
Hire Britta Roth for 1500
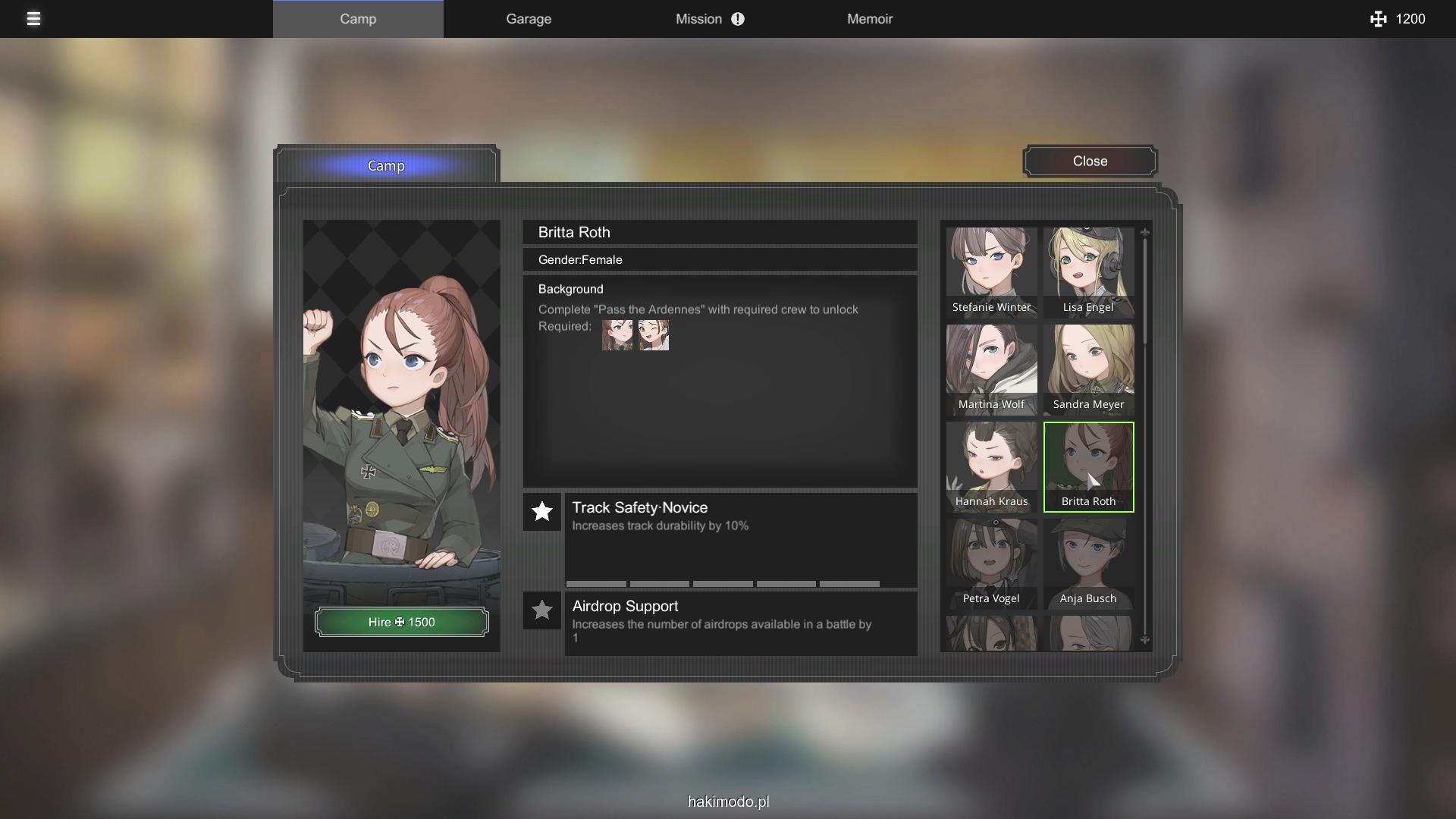coord(401,622)
